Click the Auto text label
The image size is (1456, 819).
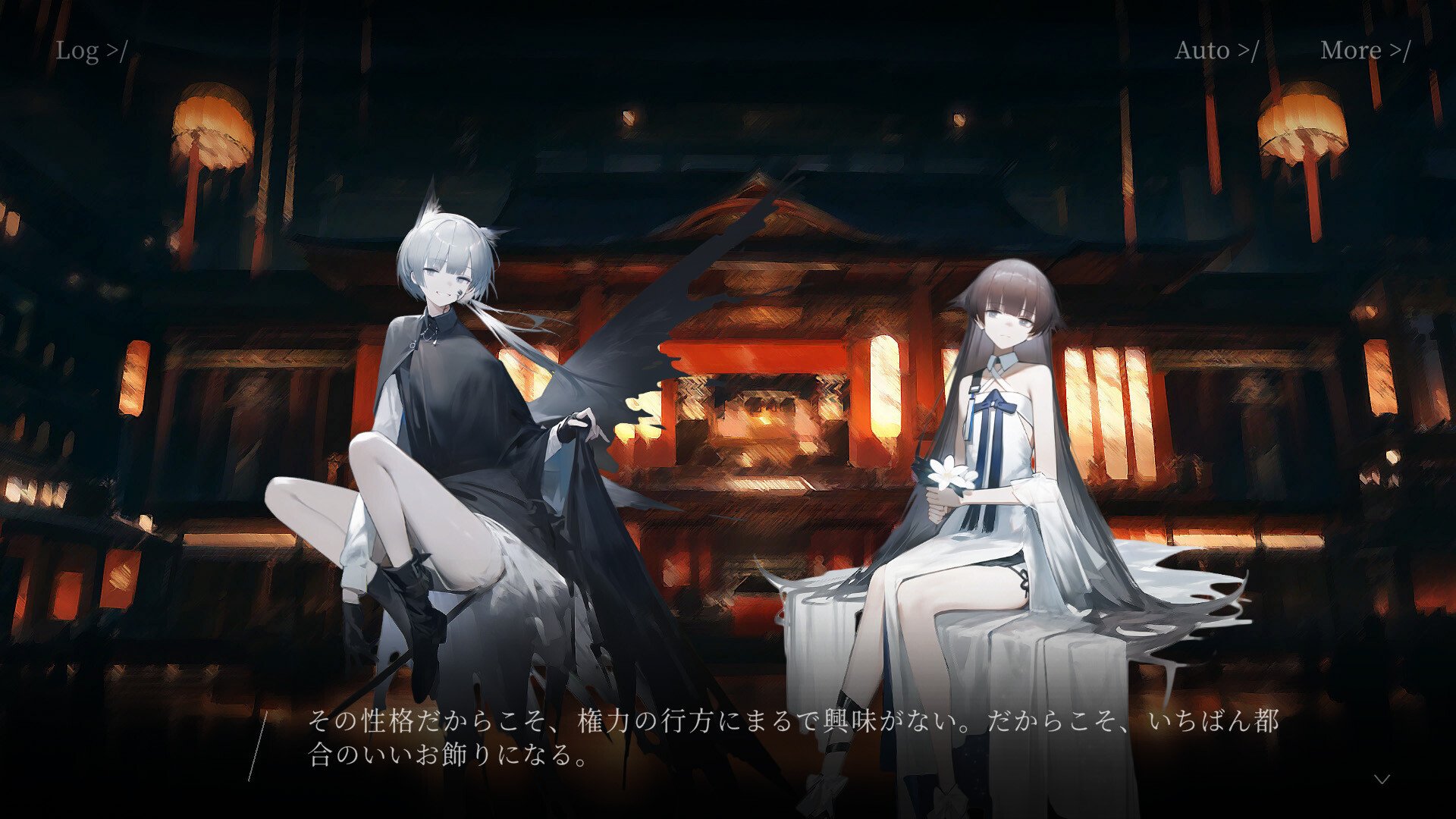click(x=1202, y=51)
